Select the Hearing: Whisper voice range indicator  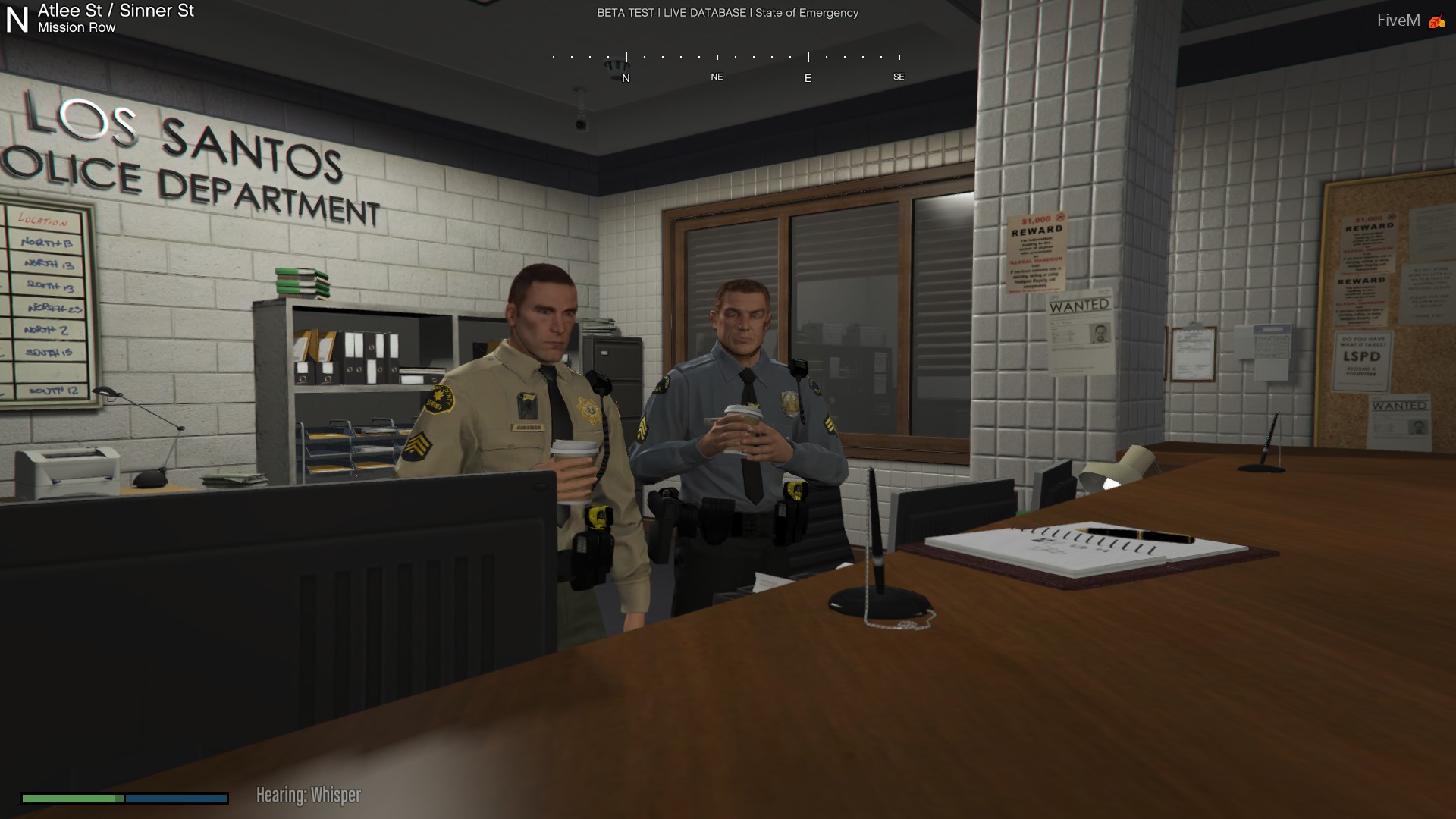309,795
